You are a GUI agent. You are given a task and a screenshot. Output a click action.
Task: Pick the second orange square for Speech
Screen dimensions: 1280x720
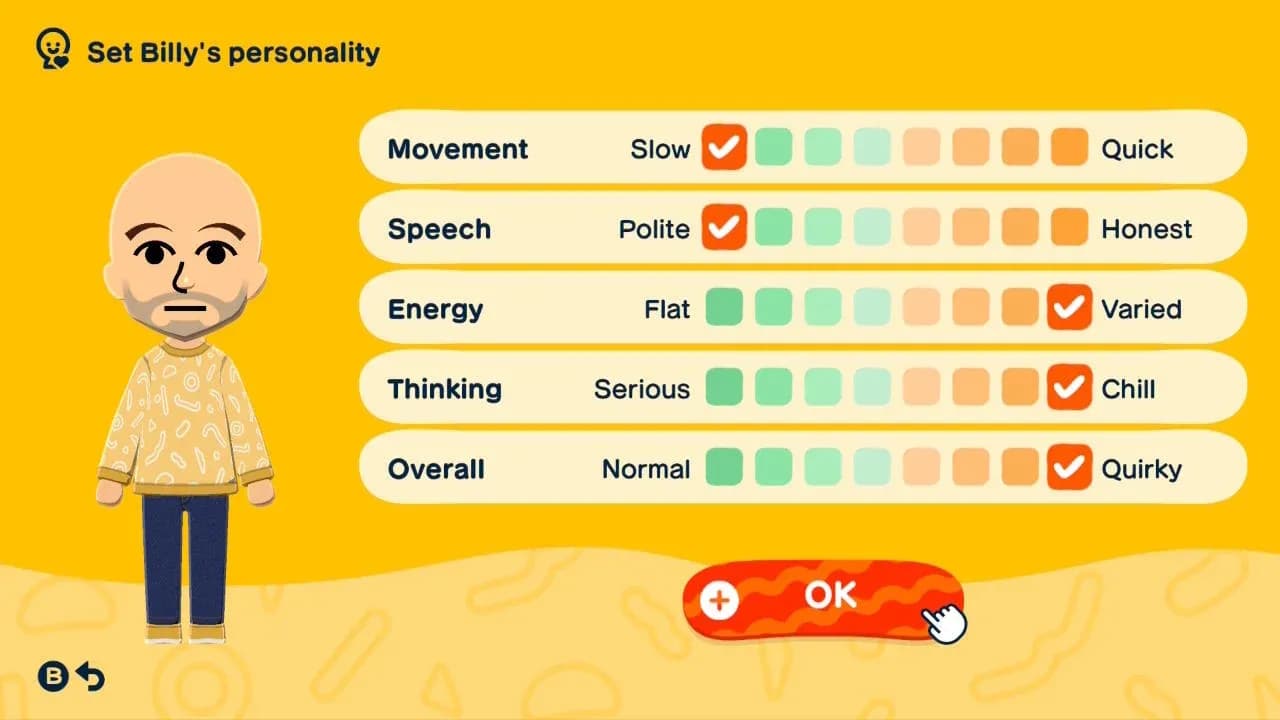(969, 228)
